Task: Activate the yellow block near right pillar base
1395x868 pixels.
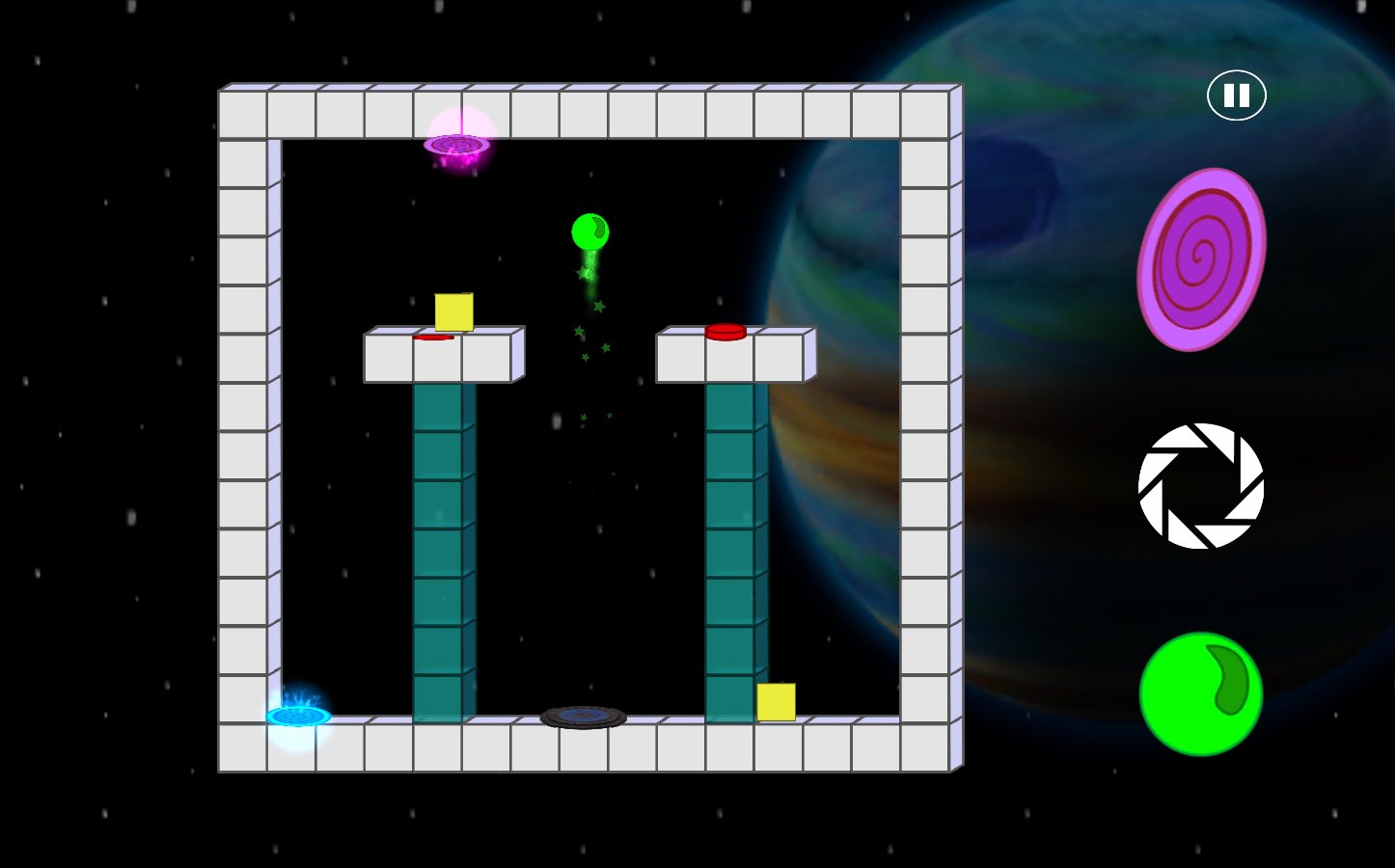Action: tap(775, 703)
